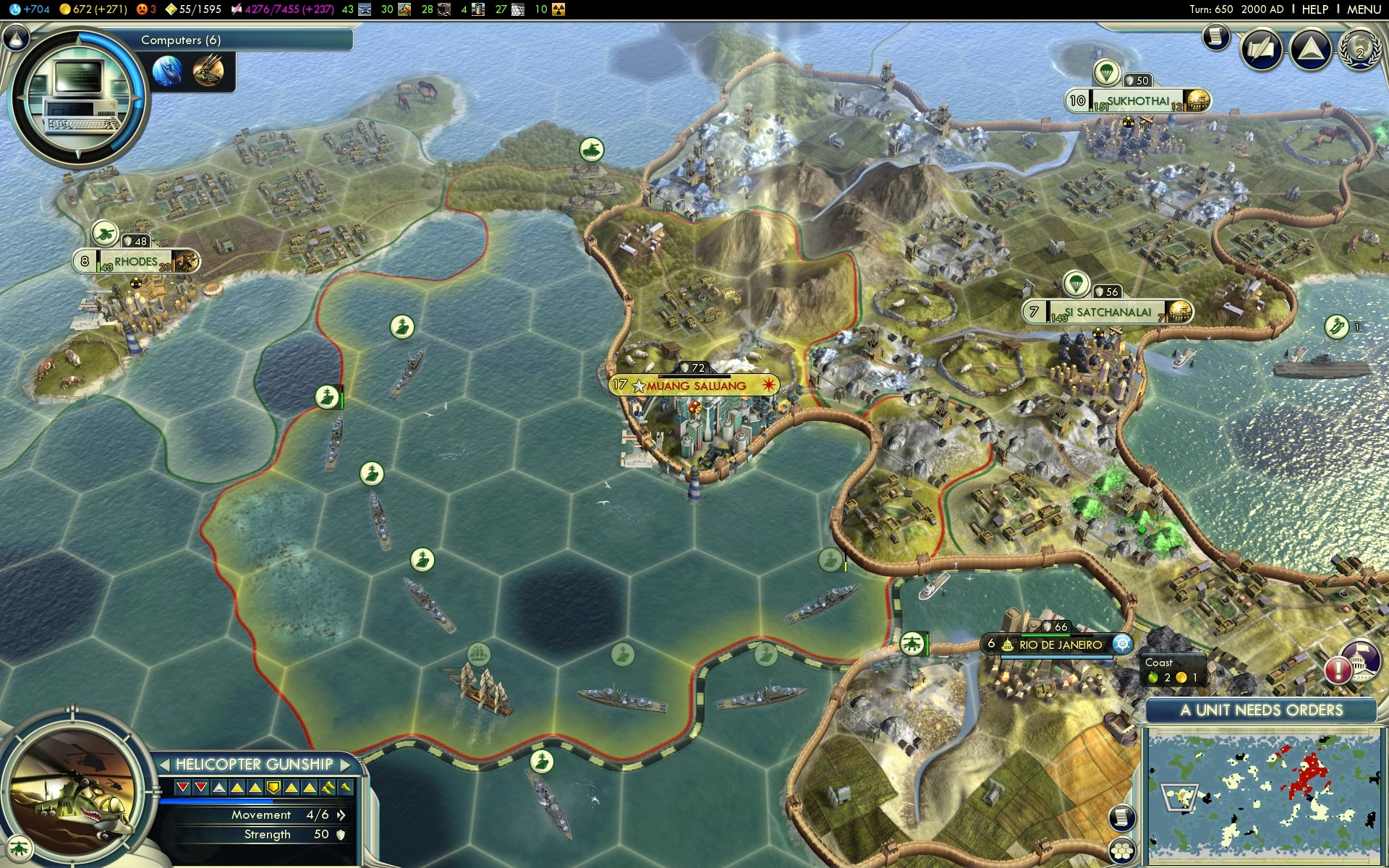This screenshot has height=868, width=1389.
Task: Select the Sukhothai city banner
Action: point(1137,101)
